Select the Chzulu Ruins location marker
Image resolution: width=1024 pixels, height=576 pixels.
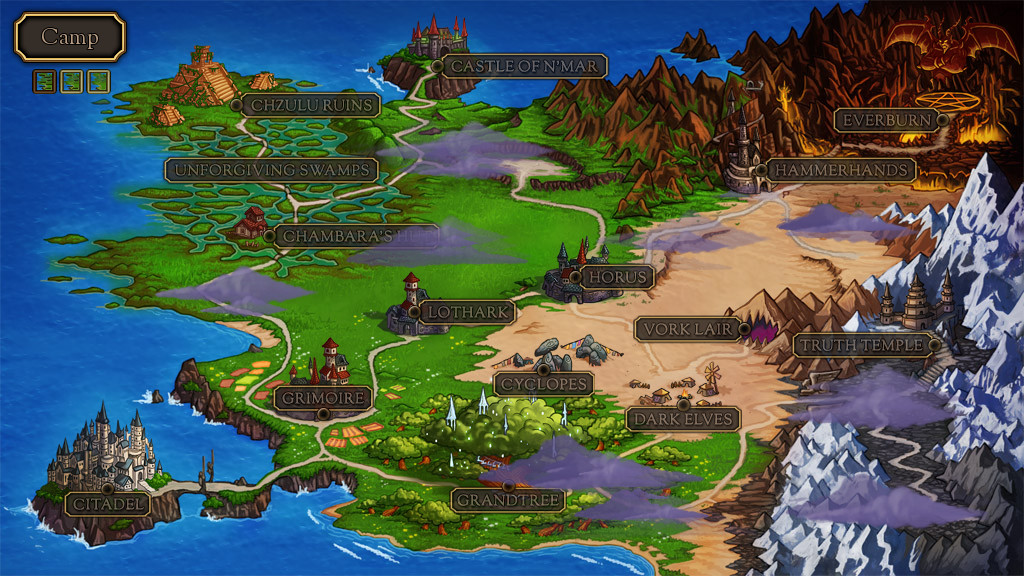311,105
